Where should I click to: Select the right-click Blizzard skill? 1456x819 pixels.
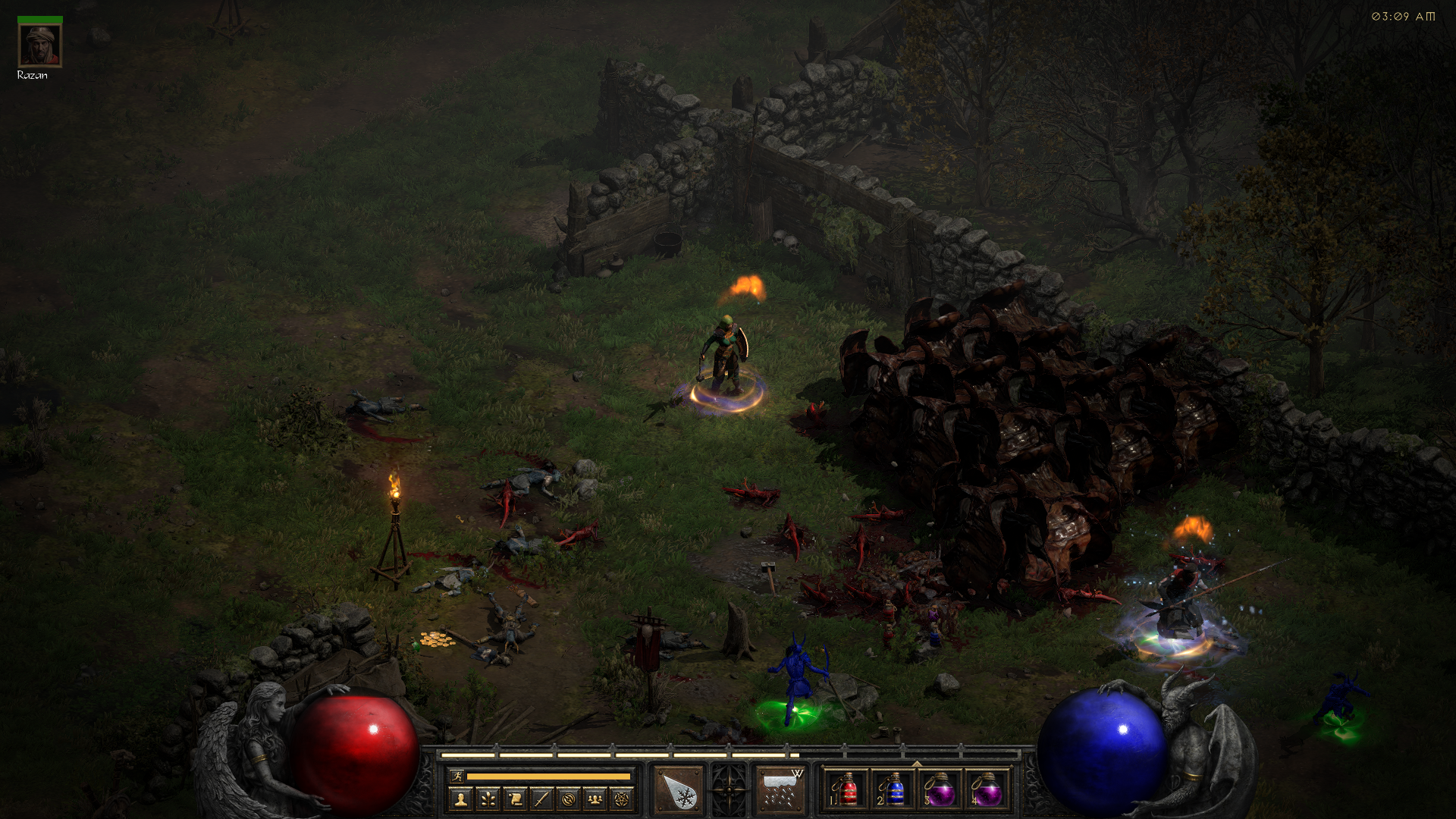click(x=780, y=790)
